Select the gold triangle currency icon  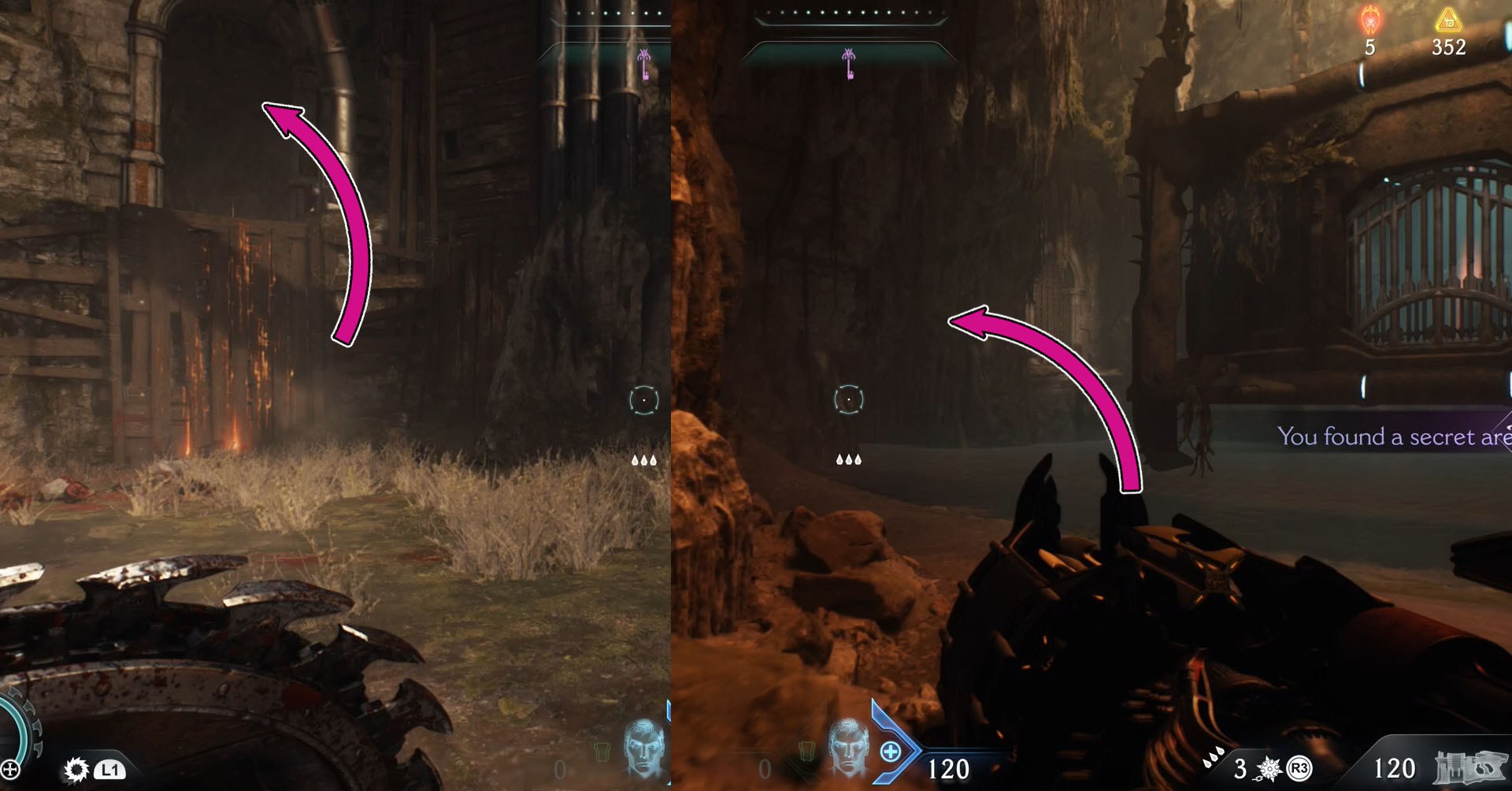point(1448,20)
